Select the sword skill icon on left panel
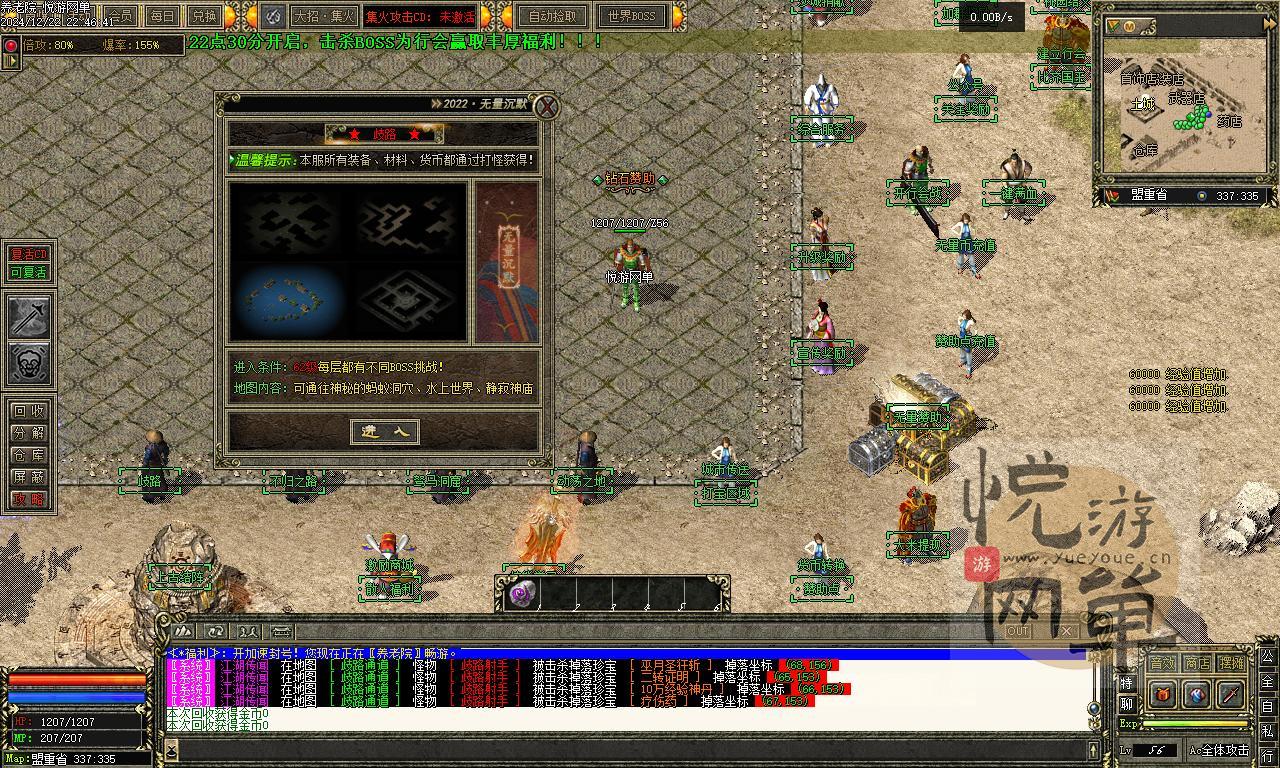The height and width of the screenshot is (768, 1280). click(x=30, y=318)
